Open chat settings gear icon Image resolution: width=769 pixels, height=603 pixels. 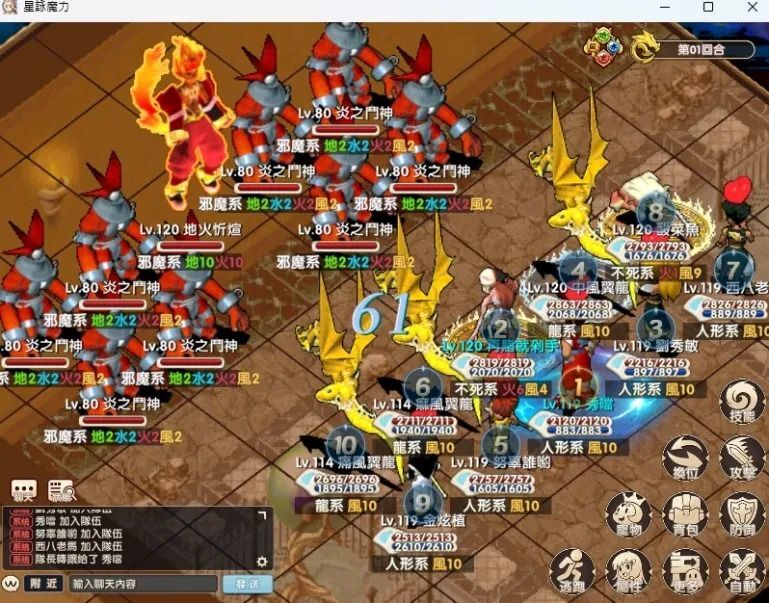pyautogui.click(x=262, y=562)
